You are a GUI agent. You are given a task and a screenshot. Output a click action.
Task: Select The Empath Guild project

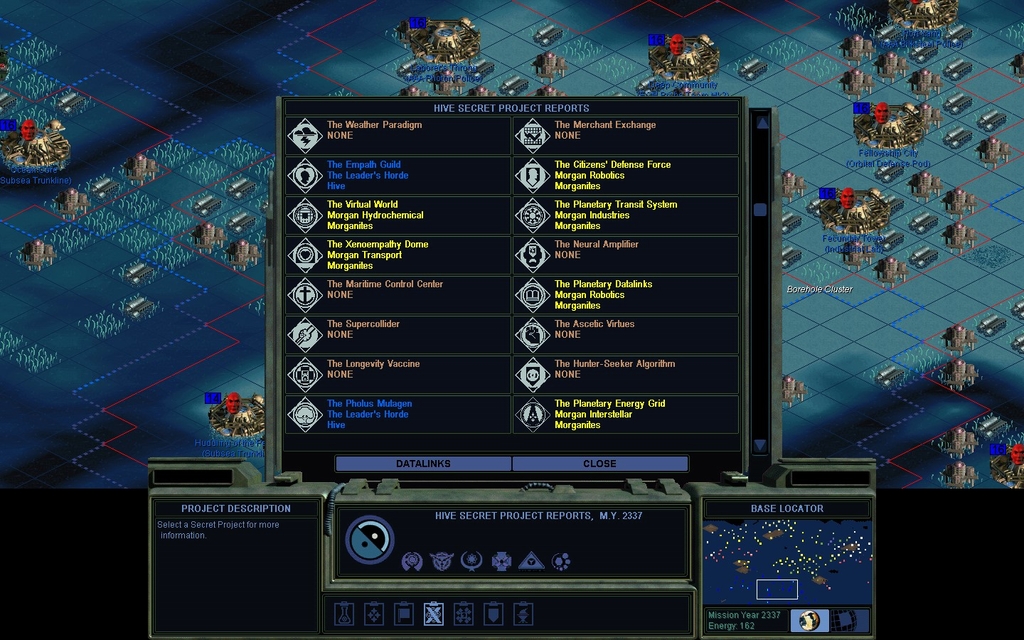(398, 175)
